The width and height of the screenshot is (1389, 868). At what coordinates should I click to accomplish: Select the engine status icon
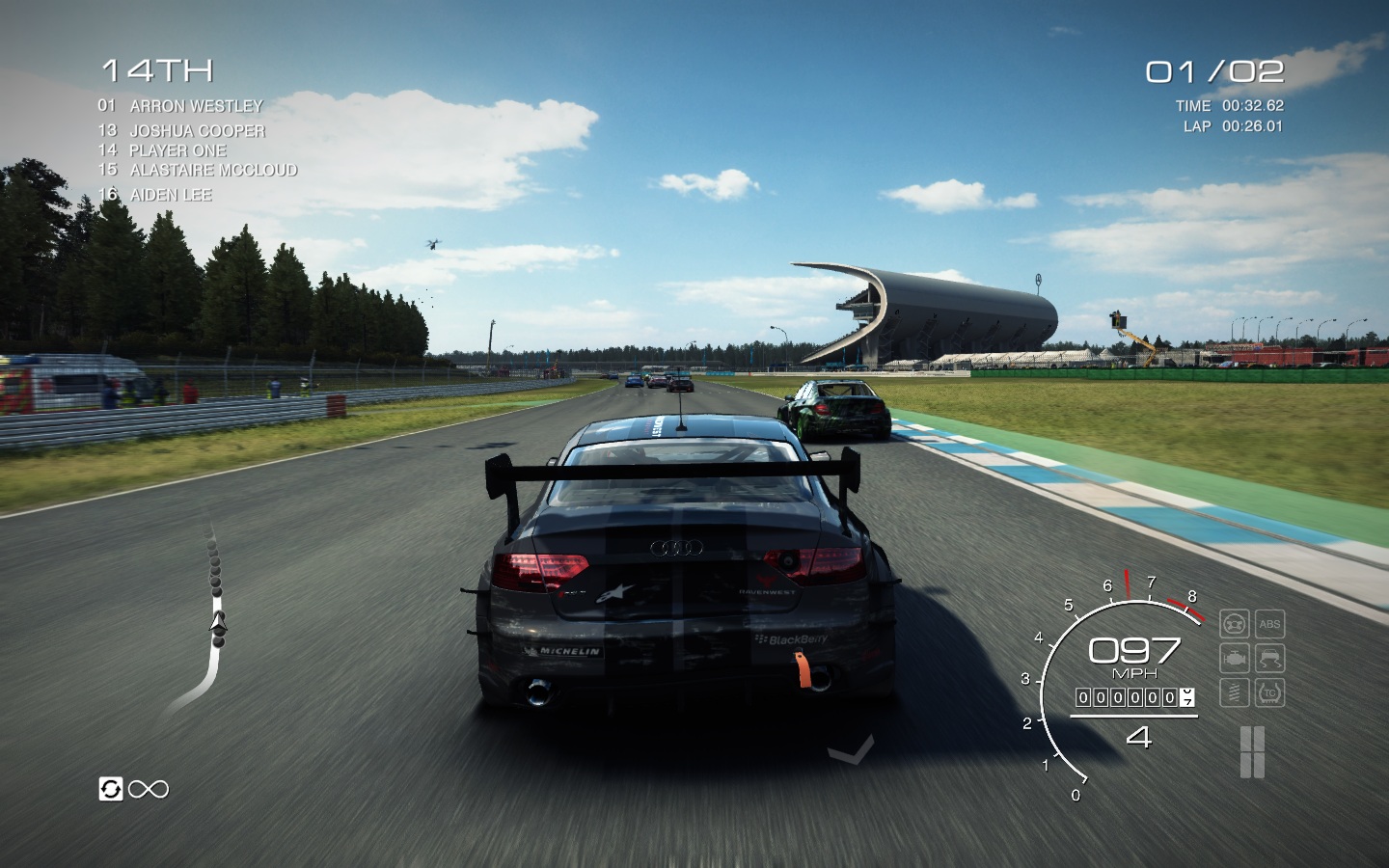(1235, 659)
